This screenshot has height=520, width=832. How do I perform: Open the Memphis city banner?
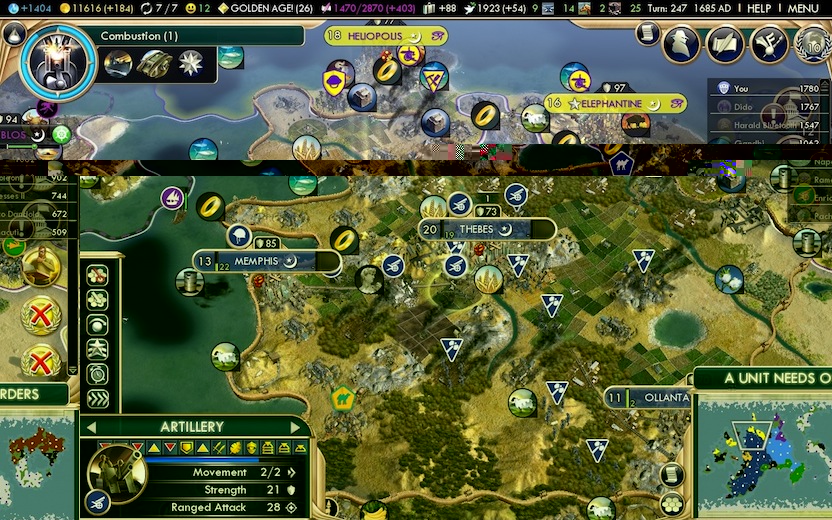(x=266, y=261)
